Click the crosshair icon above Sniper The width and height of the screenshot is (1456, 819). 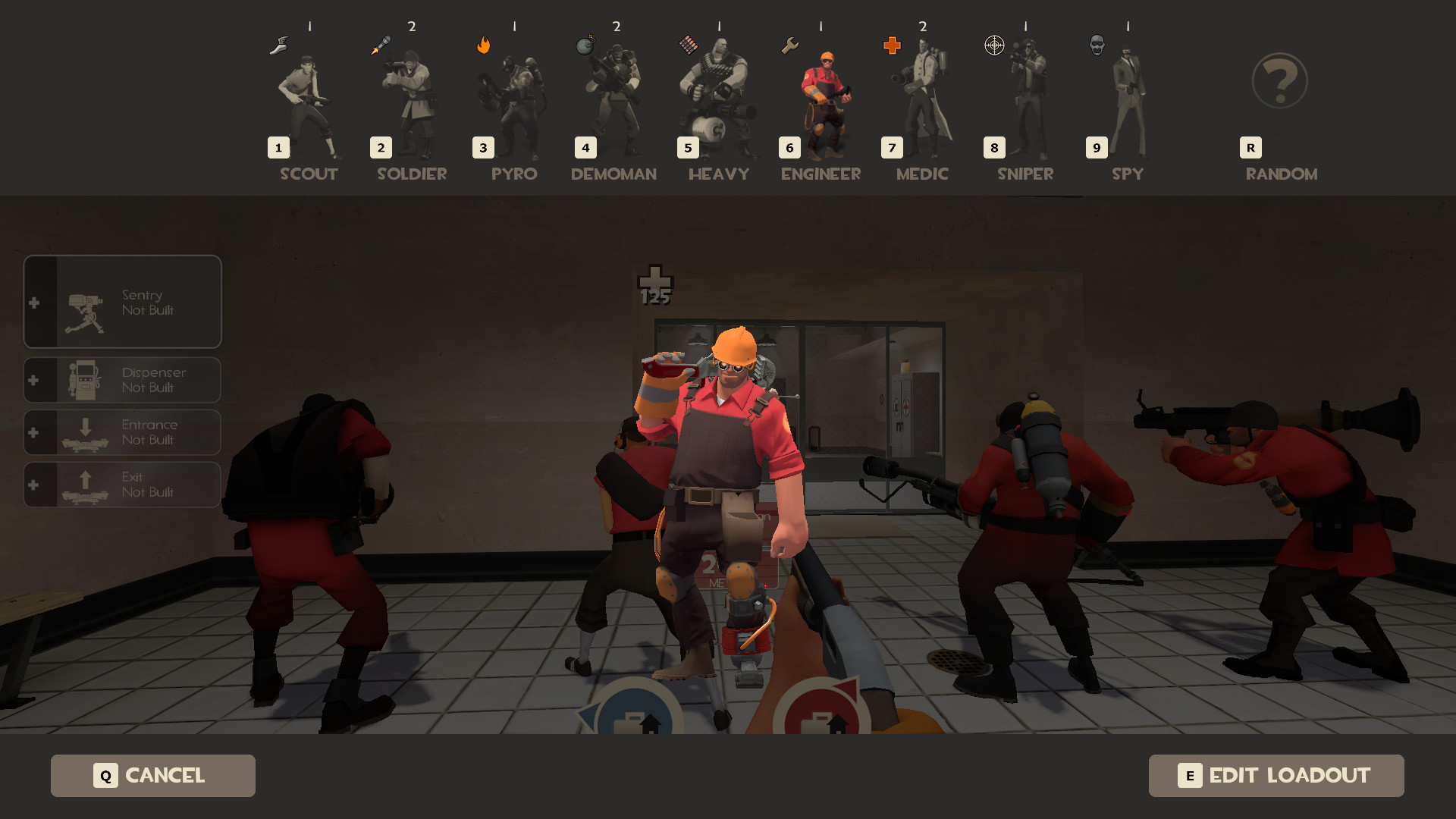[x=993, y=45]
